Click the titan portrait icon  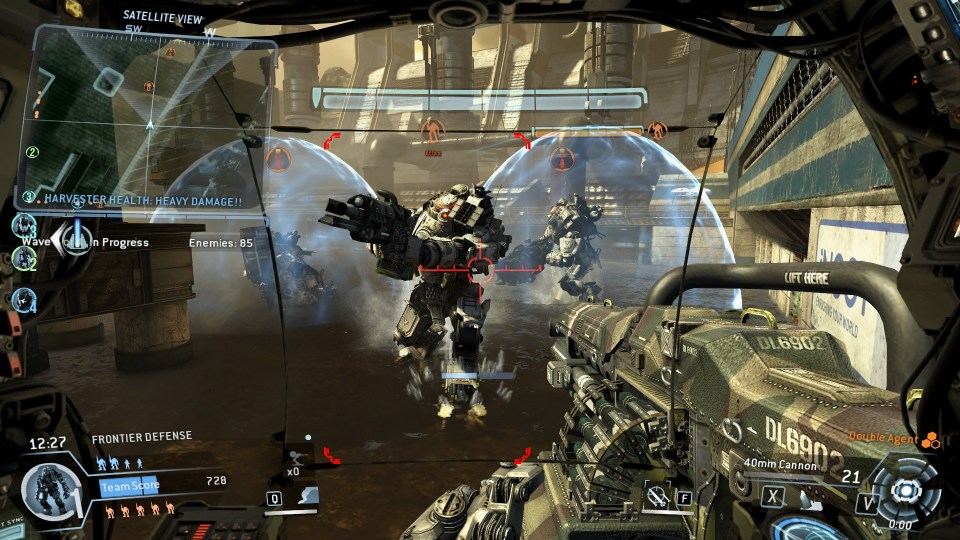click(44, 492)
